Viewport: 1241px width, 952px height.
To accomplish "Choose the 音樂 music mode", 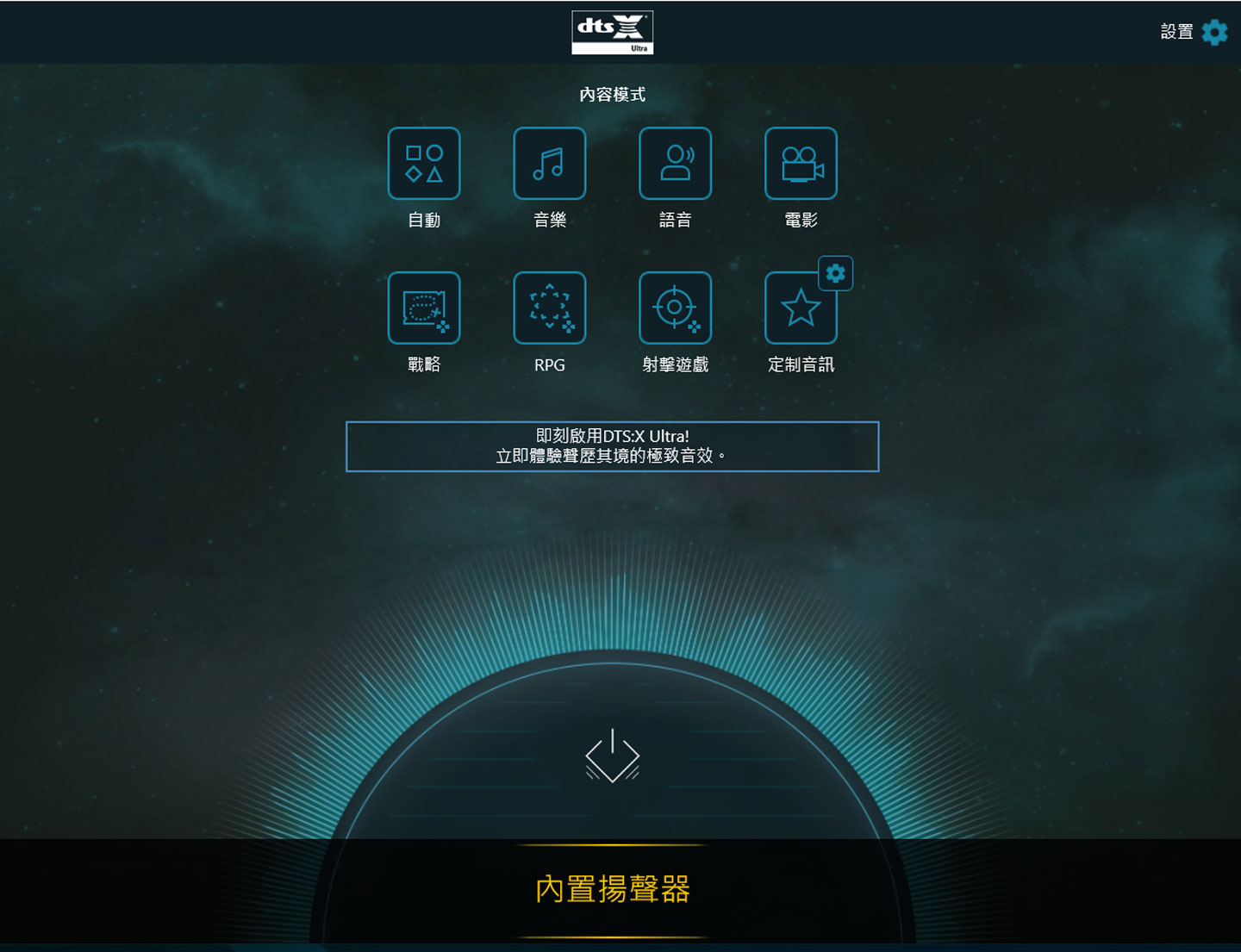I will tap(550, 164).
